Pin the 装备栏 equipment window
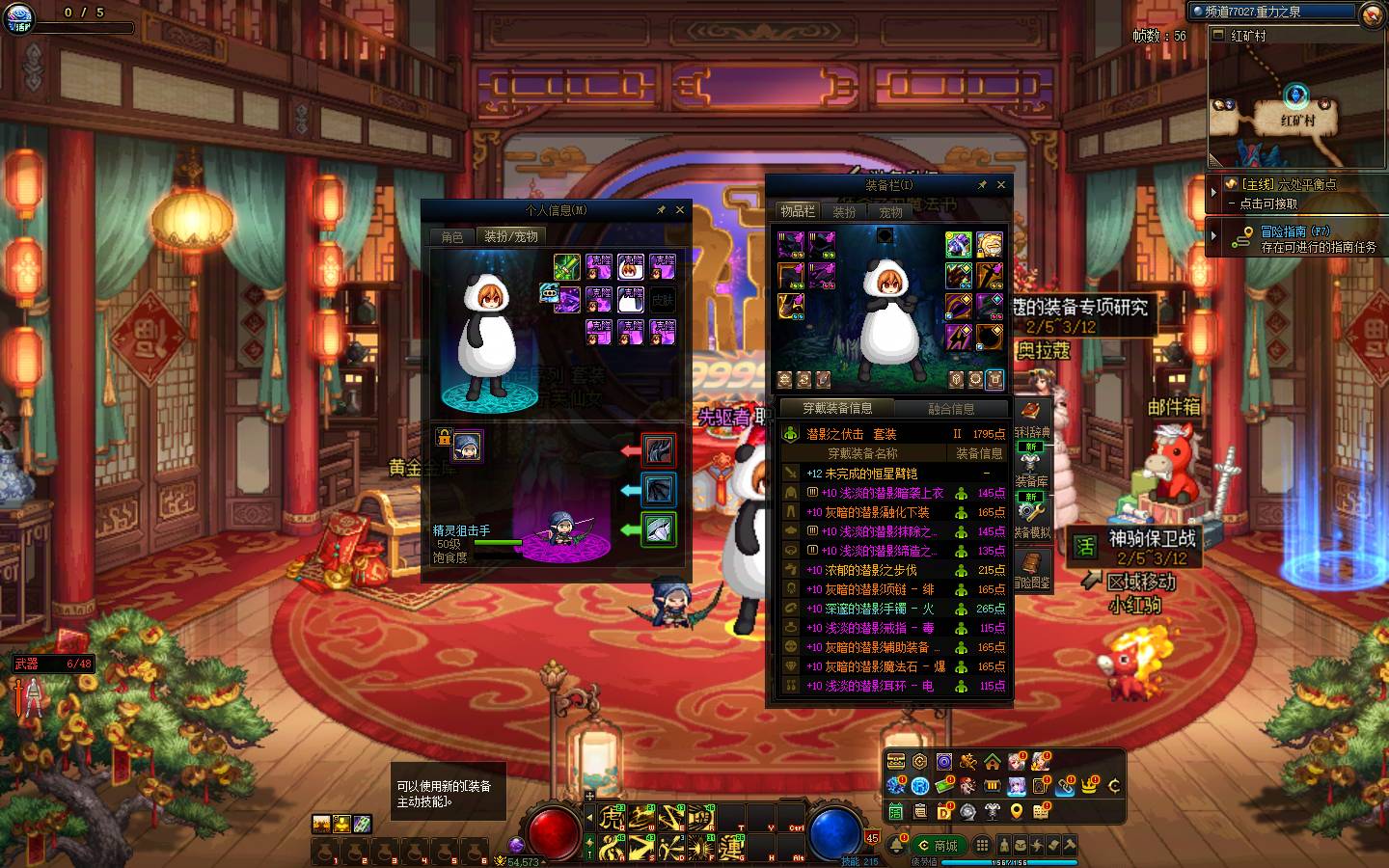The image size is (1389, 868). pyautogui.click(x=982, y=185)
